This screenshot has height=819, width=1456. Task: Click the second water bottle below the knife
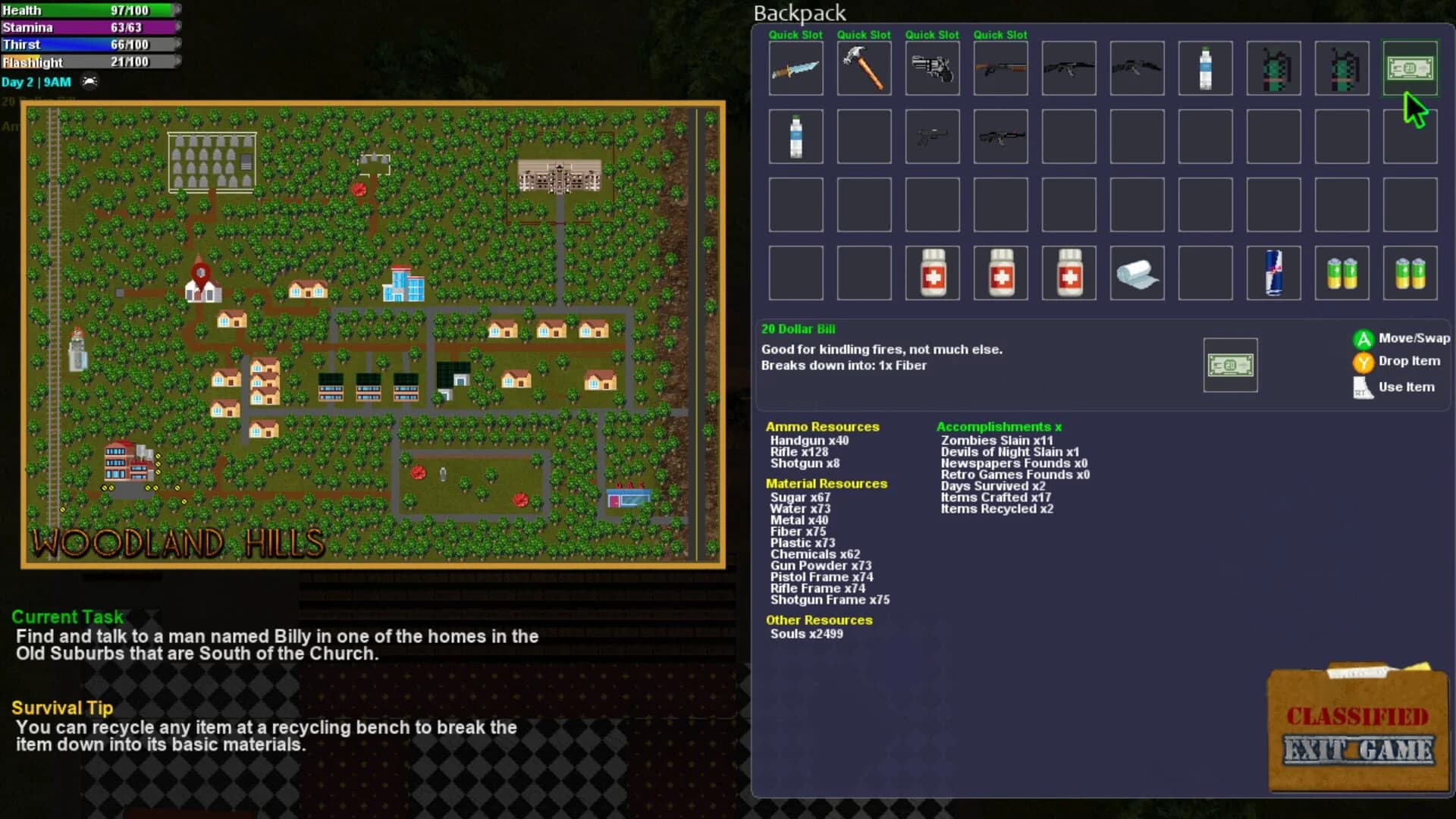pos(795,136)
